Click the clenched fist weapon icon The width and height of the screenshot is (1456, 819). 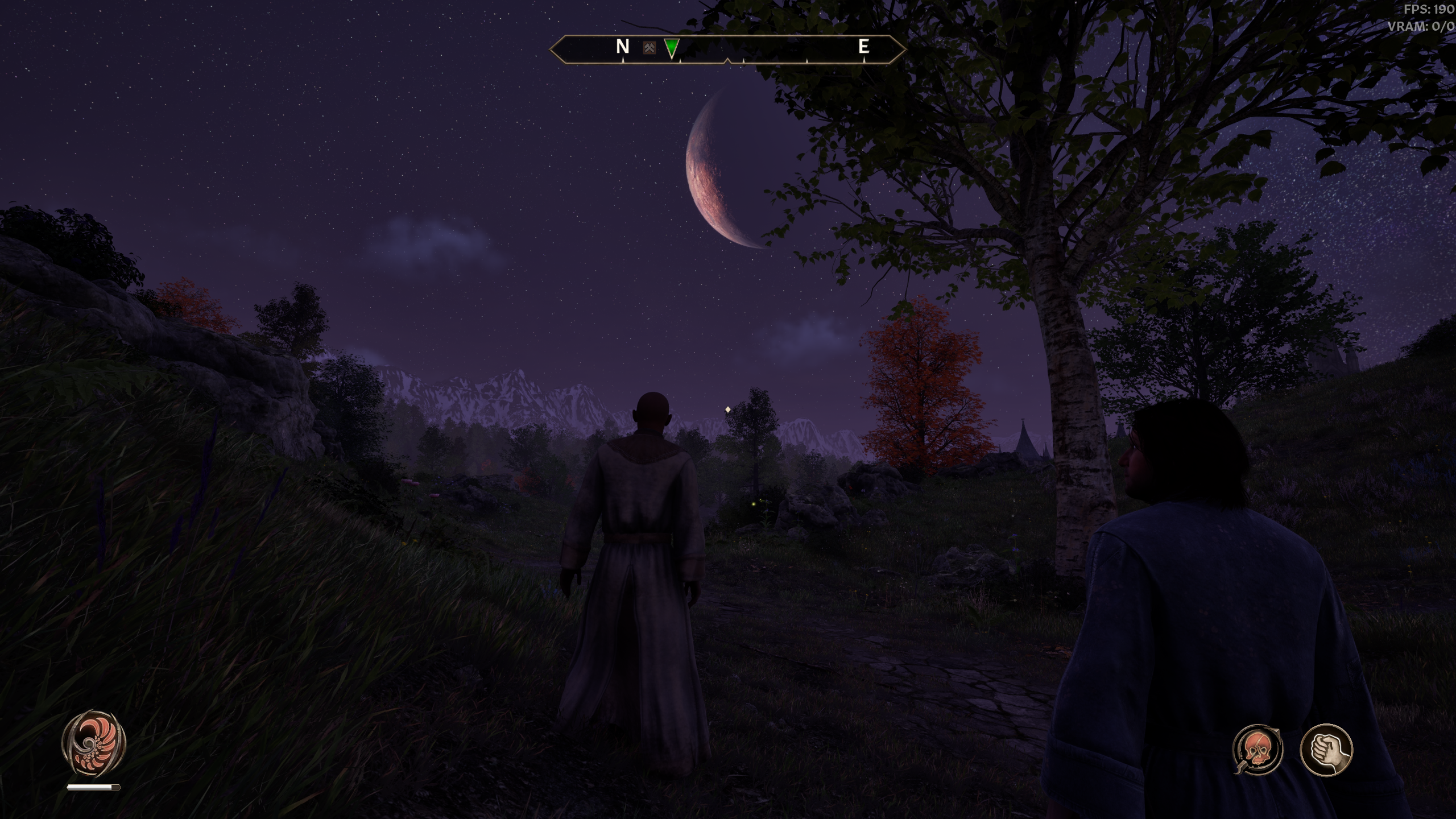pyautogui.click(x=1326, y=750)
